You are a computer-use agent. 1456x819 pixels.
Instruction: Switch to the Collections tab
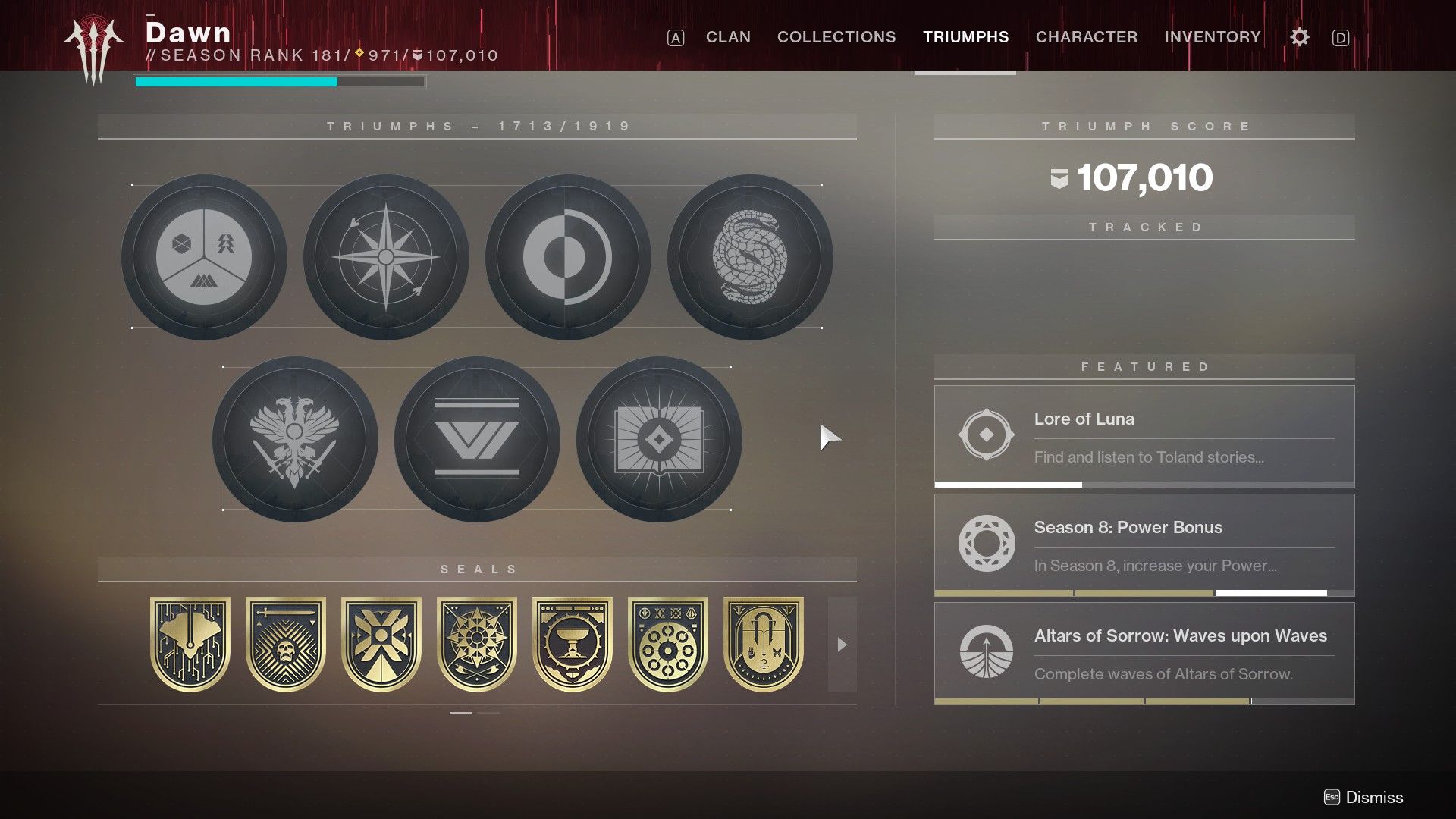(836, 36)
